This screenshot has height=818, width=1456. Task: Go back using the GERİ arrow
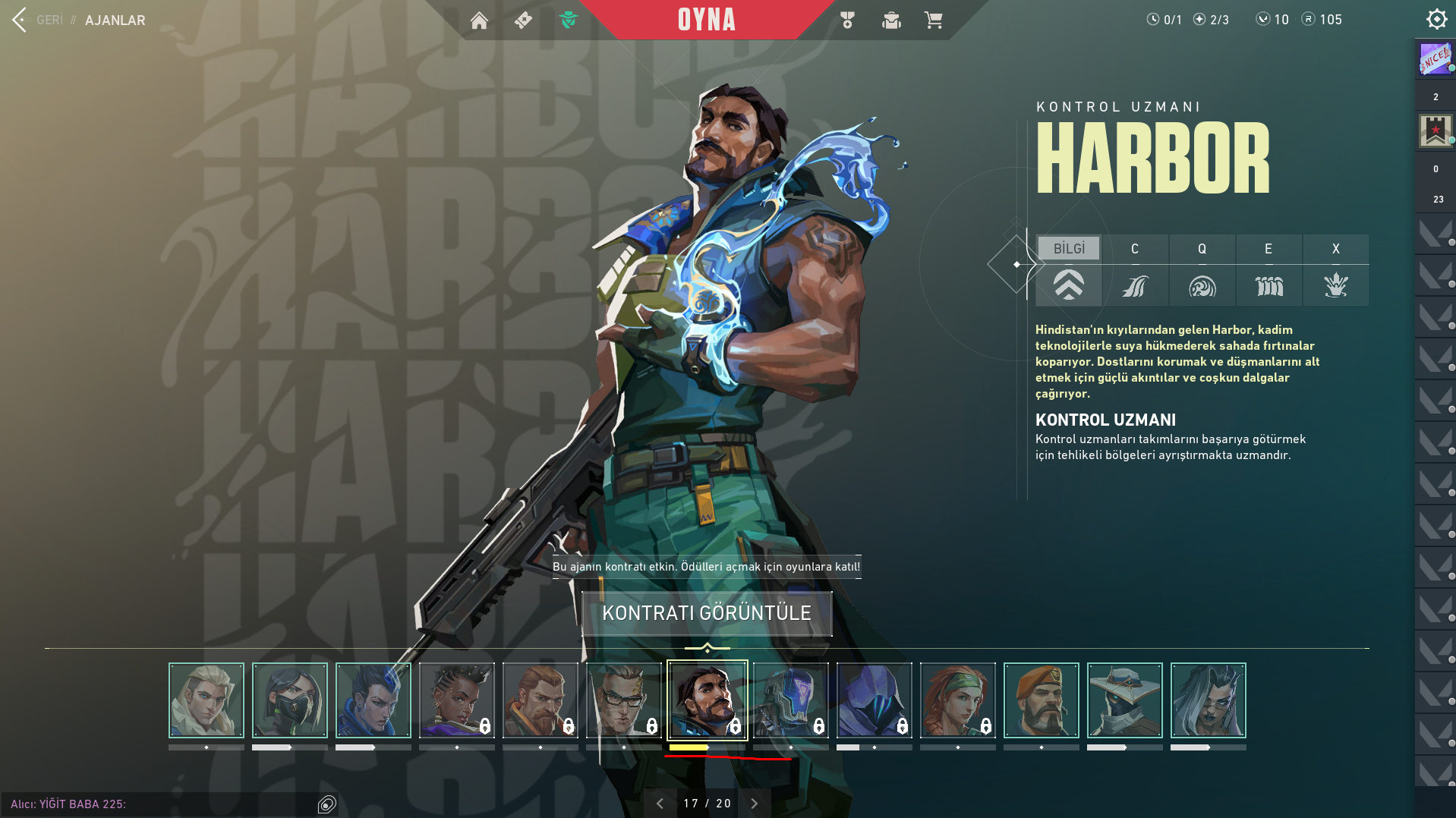click(x=20, y=20)
